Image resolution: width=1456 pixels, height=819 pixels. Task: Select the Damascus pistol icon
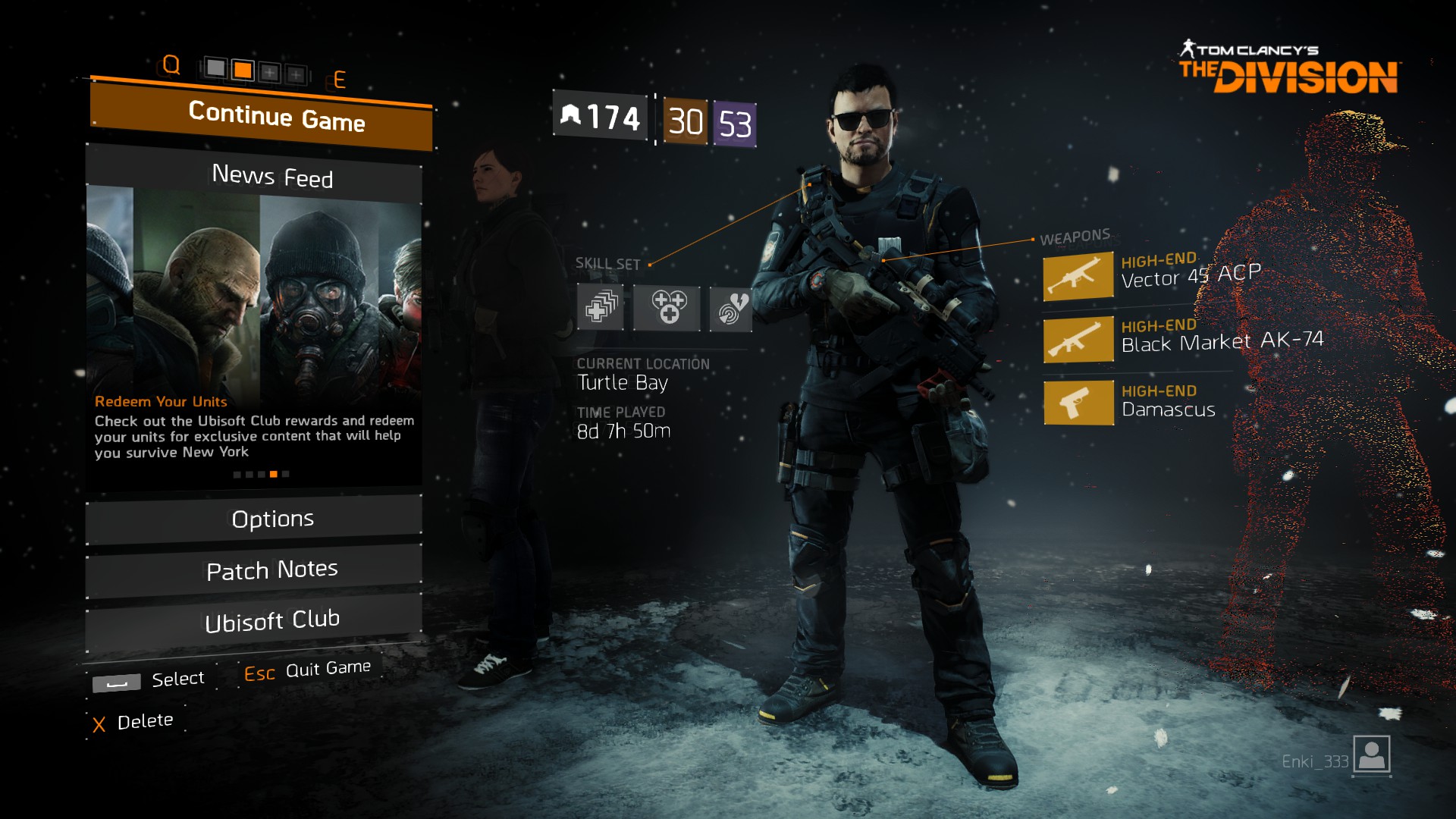1078,403
